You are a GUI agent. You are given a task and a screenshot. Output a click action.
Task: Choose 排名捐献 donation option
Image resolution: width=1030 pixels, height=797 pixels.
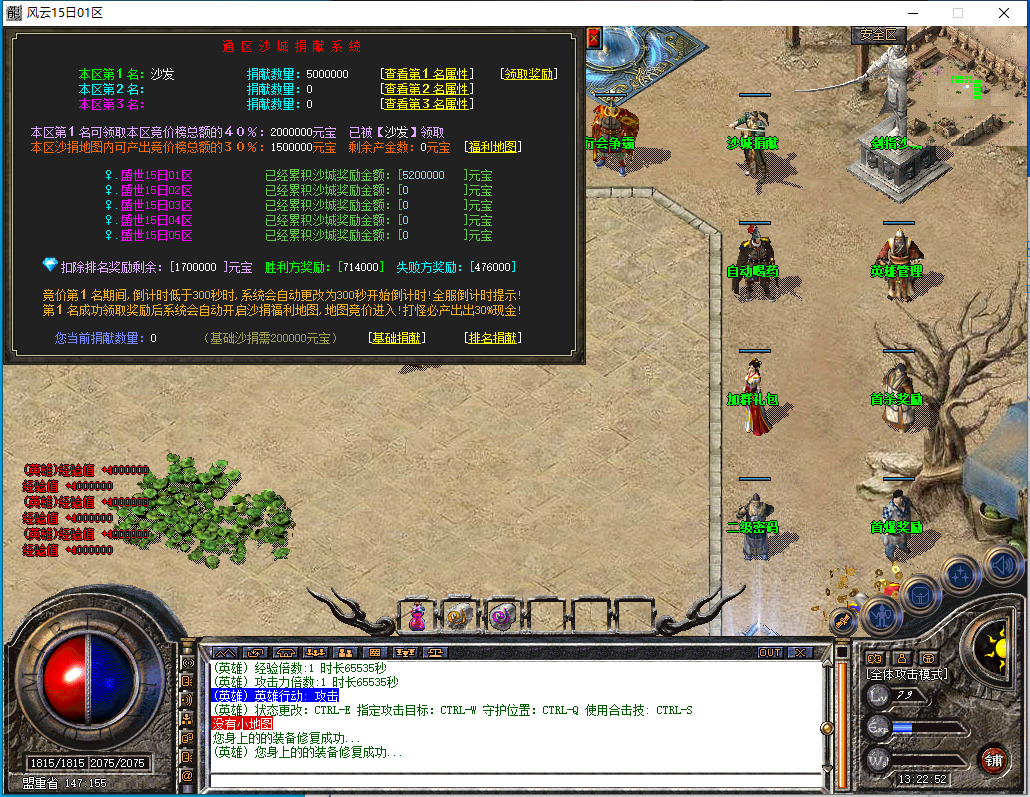(493, 338)
